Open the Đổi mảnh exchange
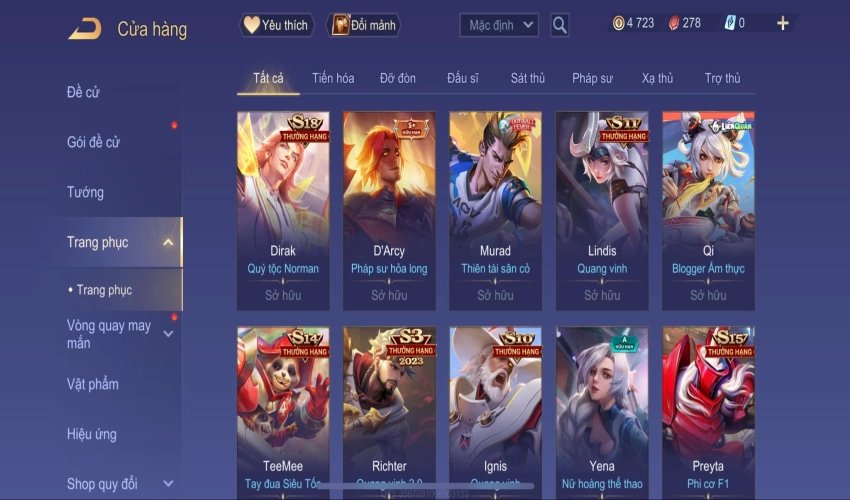 [362, 25]
